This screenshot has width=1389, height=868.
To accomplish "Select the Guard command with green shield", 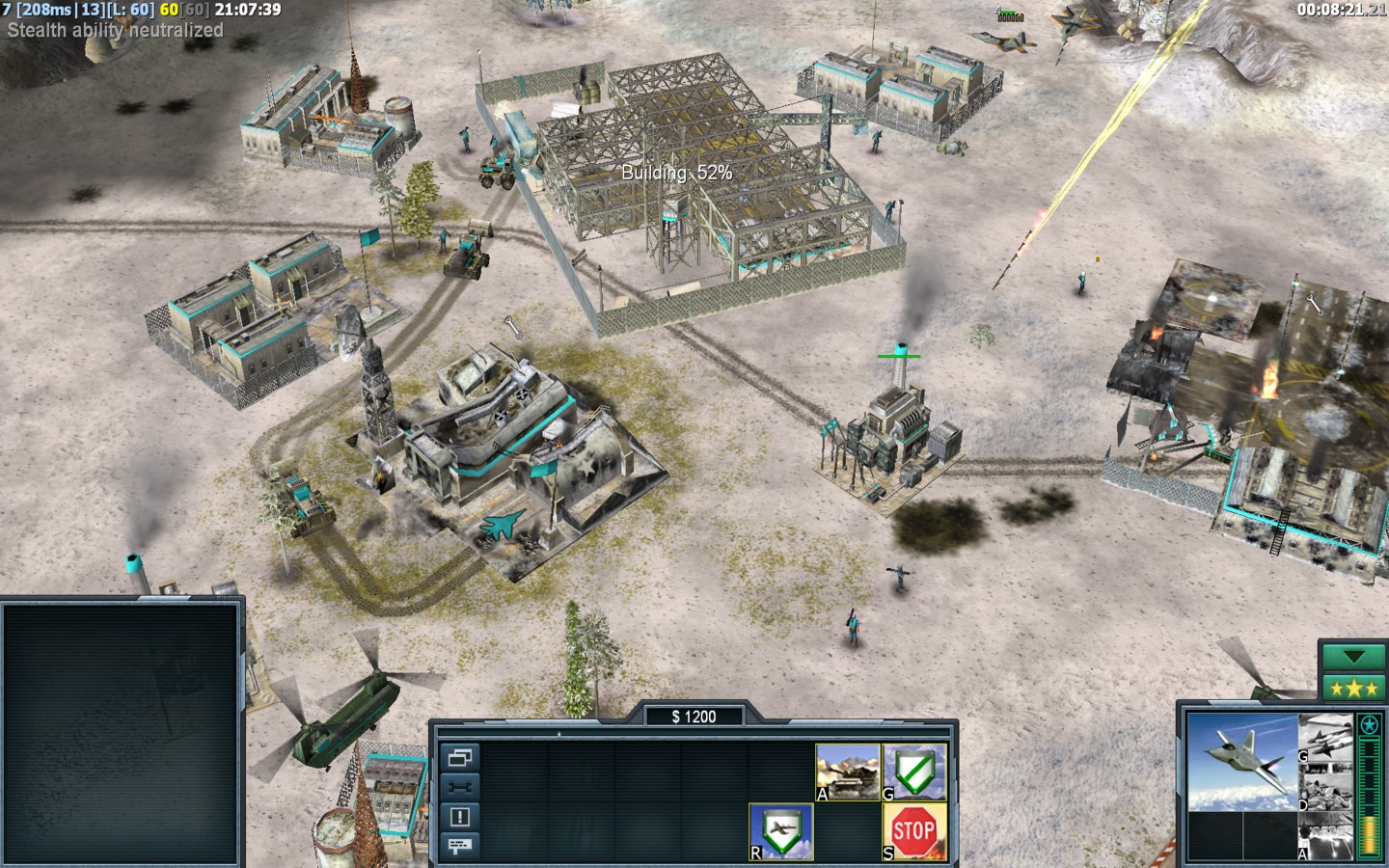I will click(914, 772).
